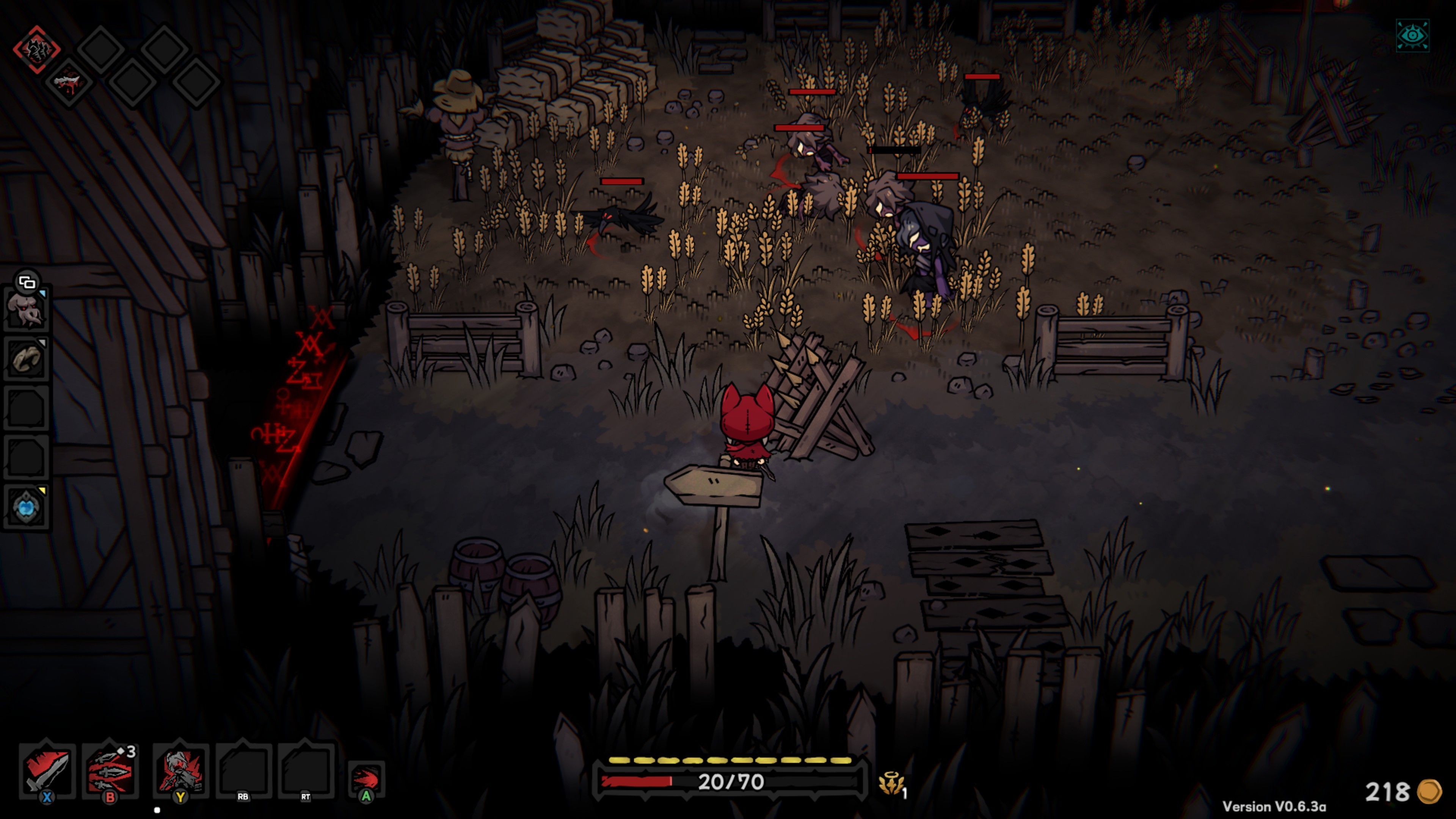The height and width of the screenshot is (819, 1456).
Task: Toggle the teal eye icon
Action: click(1412, 36)
